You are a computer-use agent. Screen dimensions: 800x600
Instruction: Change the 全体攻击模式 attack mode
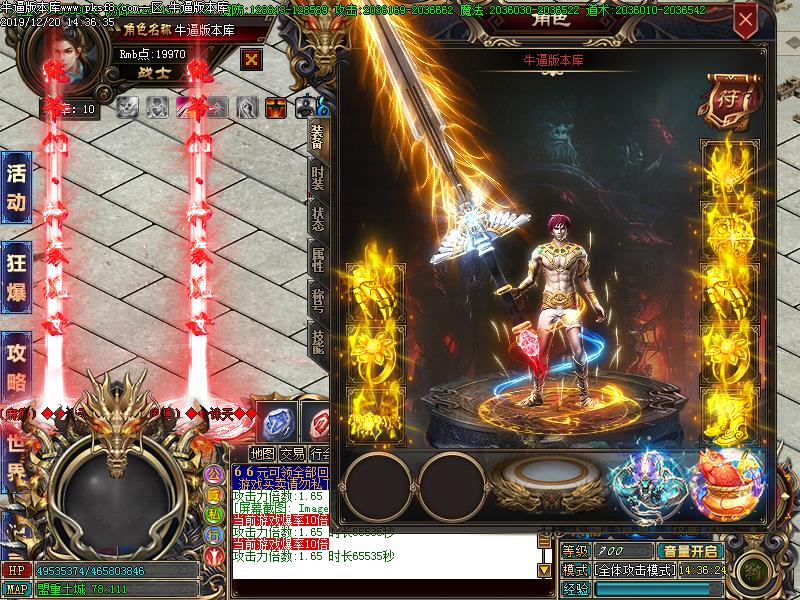coord(632,570)
